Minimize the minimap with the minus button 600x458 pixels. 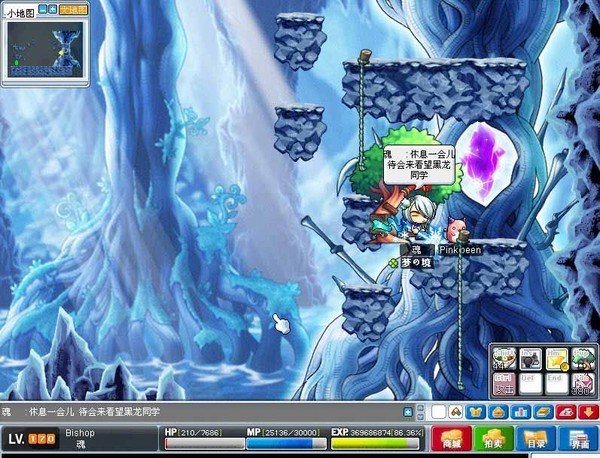click(44, 9)
